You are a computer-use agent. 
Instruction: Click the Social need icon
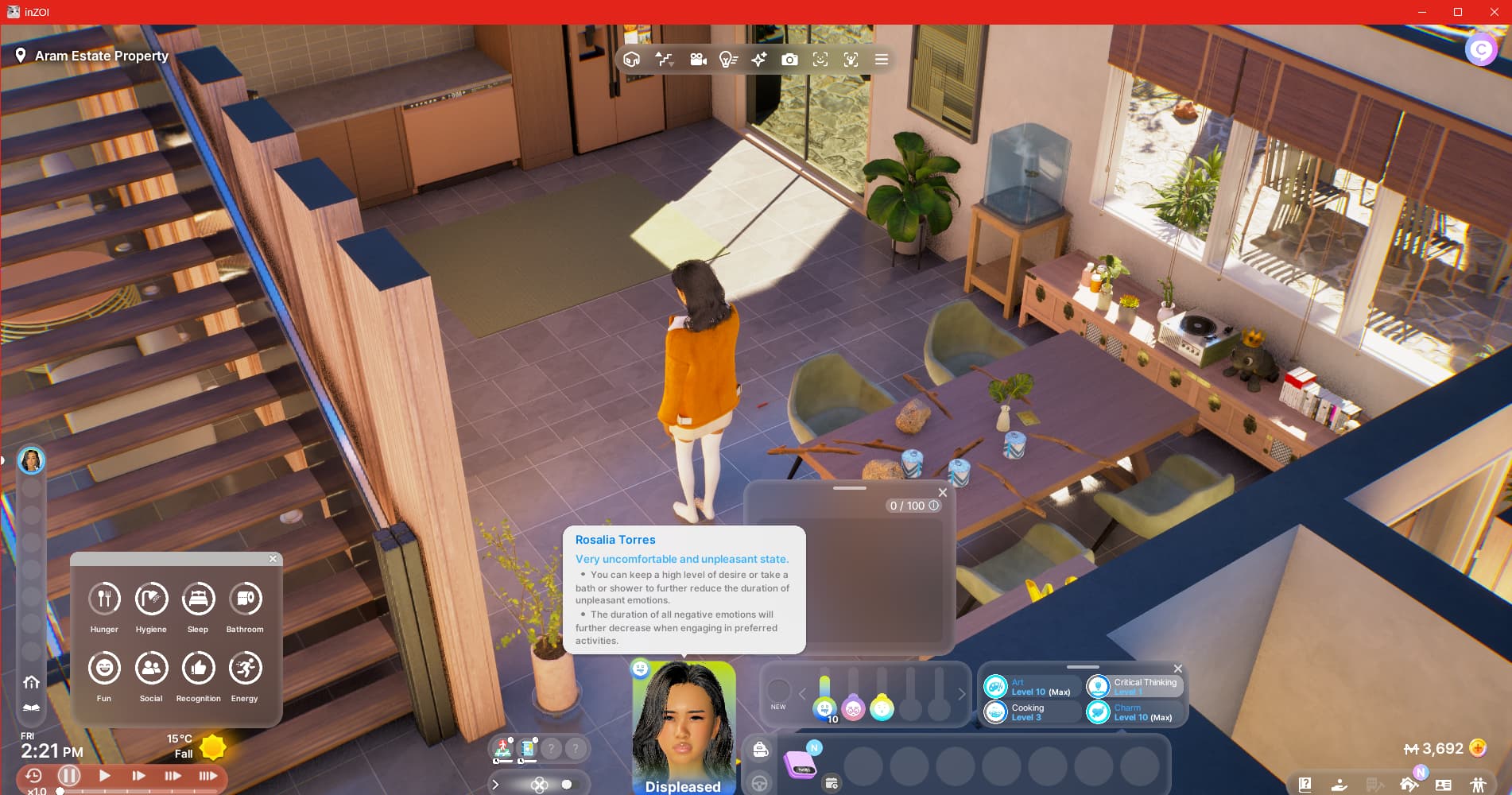click(x=151, y=668)
